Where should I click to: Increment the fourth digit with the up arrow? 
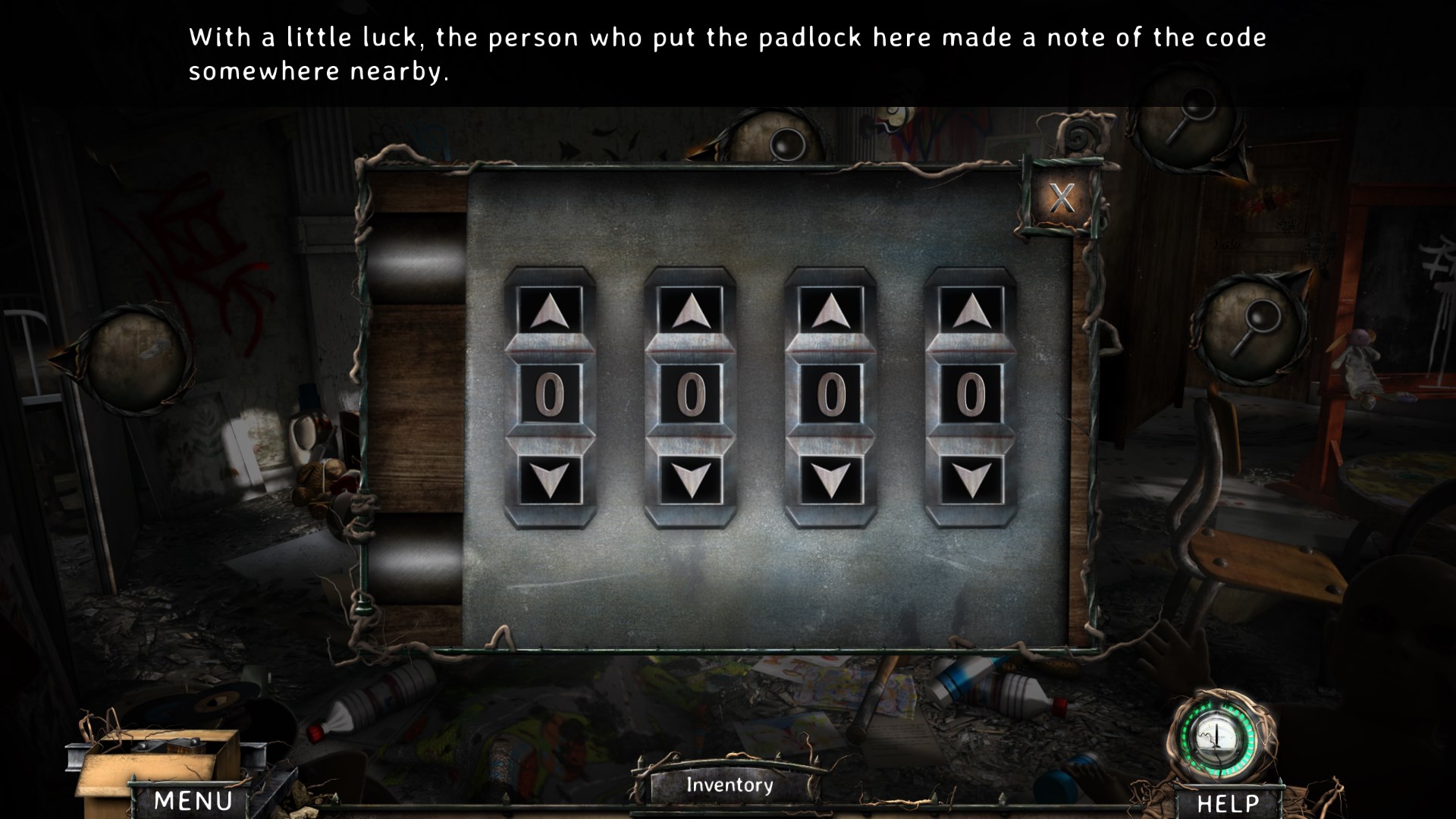click(x=971, y=311)
